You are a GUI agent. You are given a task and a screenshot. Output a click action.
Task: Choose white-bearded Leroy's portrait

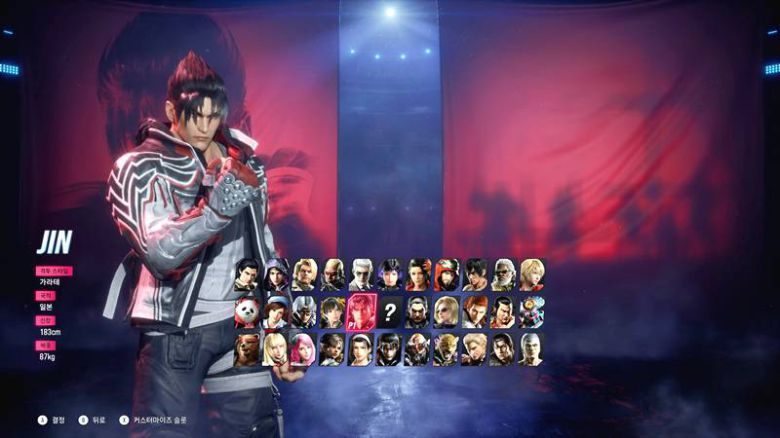[x=504, y=275]
